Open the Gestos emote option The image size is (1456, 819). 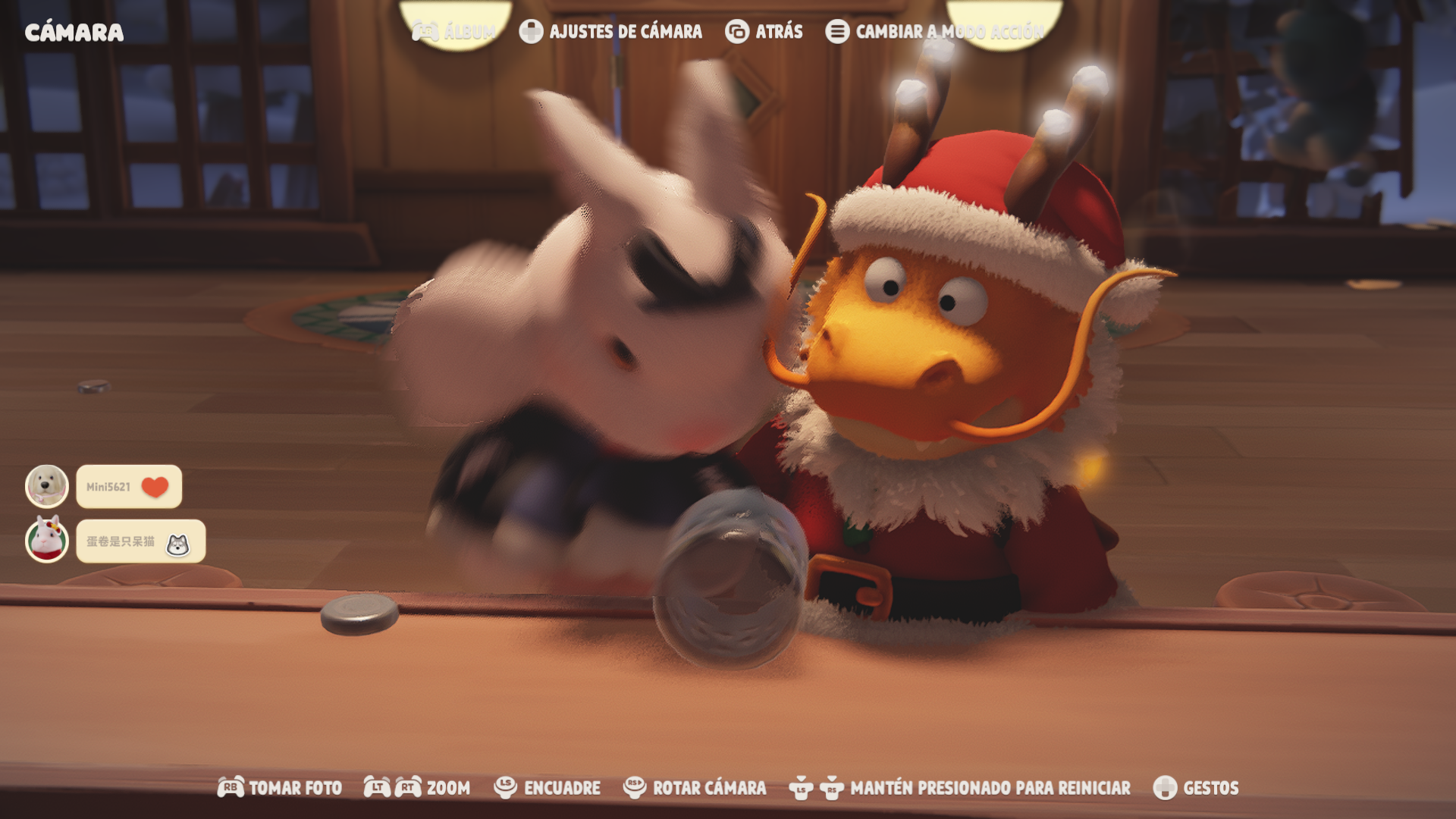pyautogui.click(x=1196, y=788)
